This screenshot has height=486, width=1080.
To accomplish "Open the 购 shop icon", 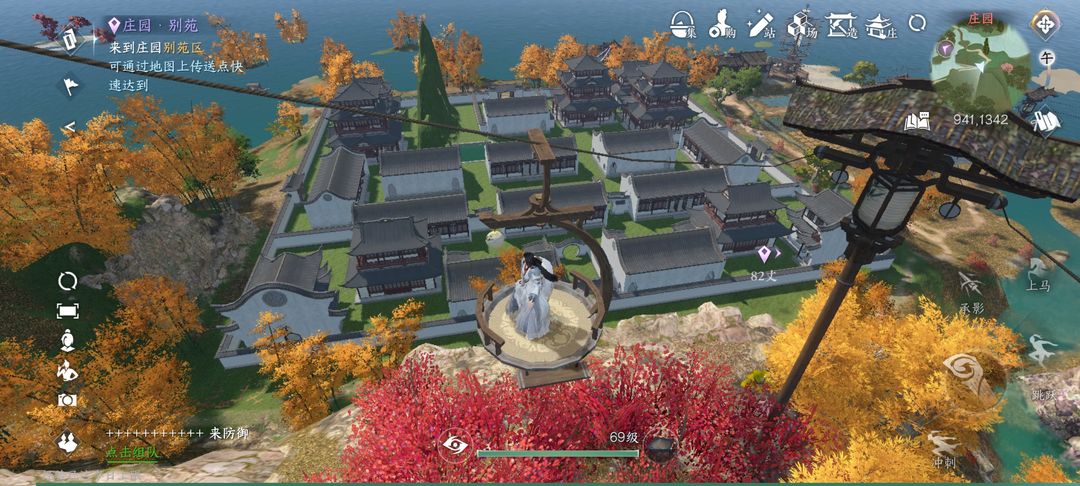I will pyautogui.click(x=722, y=24).
